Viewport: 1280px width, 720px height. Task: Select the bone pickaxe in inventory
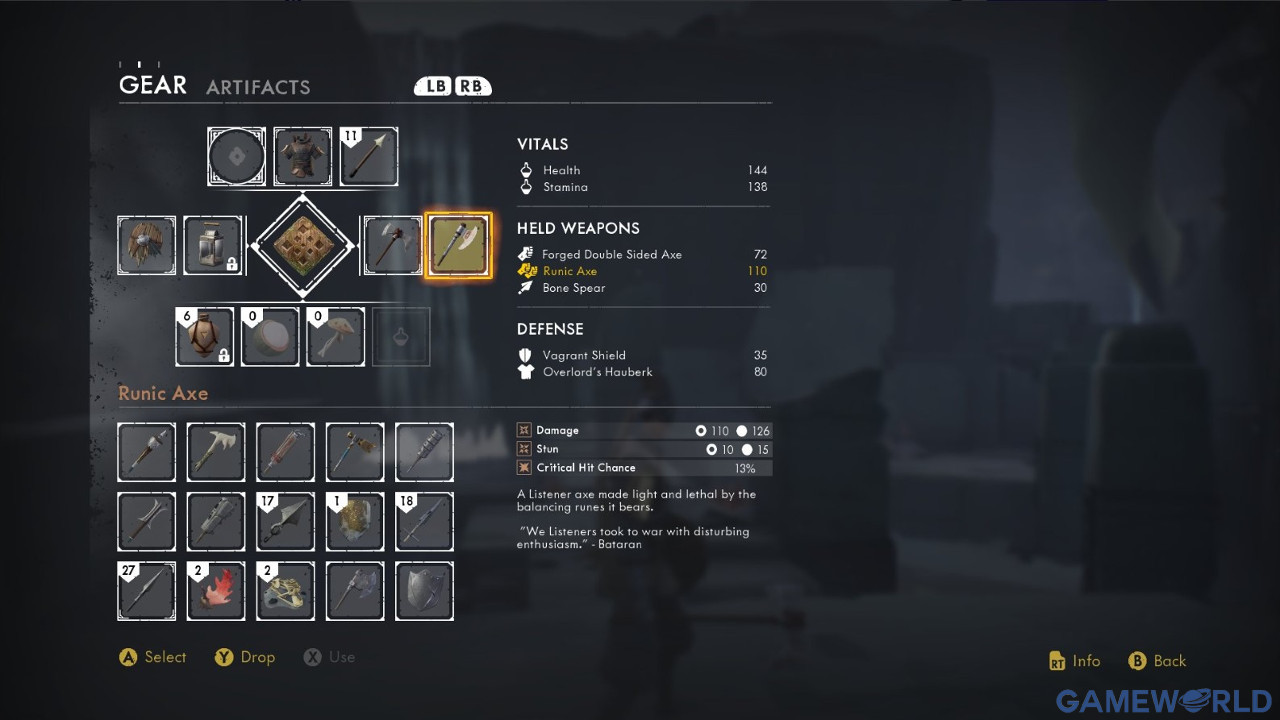[216, 452]
